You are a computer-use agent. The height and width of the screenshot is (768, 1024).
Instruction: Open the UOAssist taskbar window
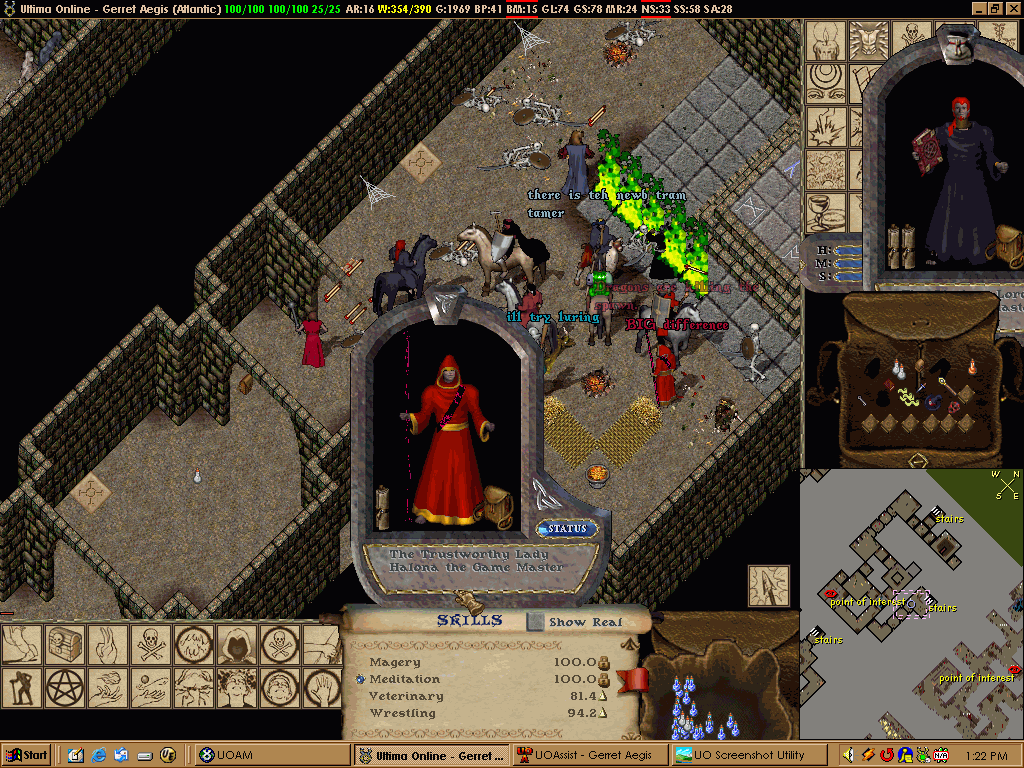click(x=589, y=755)
